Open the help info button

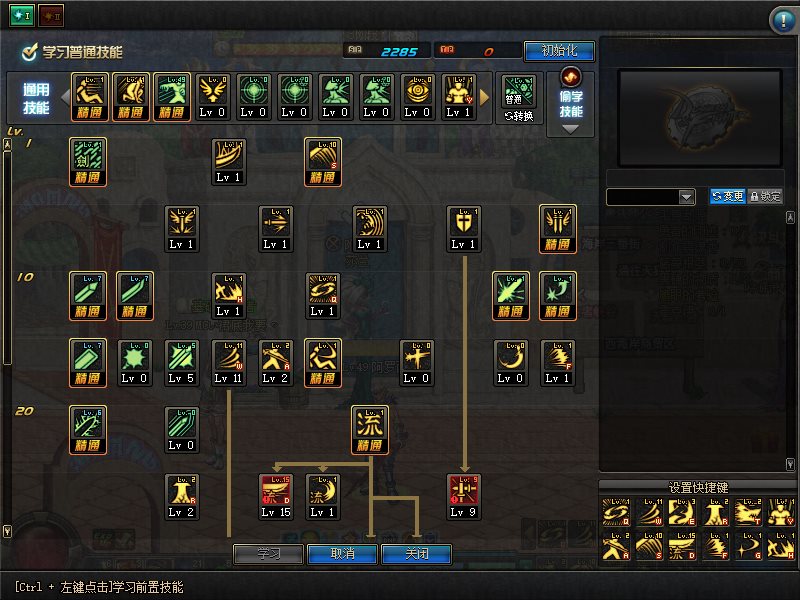point(782,19)
